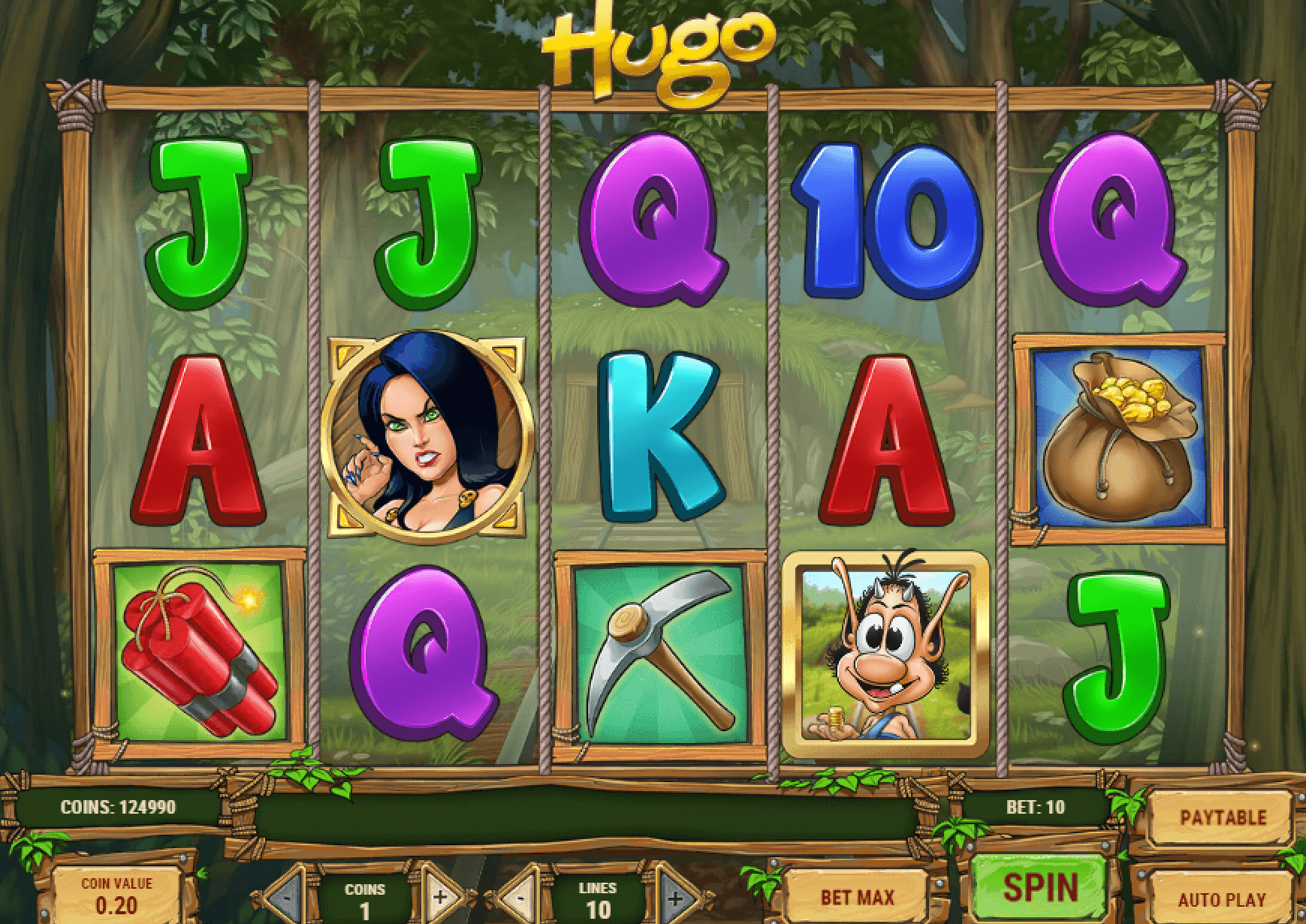Click the COINS balance showing 124990
Image resolution: width=1306 pixels, height=924 pixels.
point(119,808)
